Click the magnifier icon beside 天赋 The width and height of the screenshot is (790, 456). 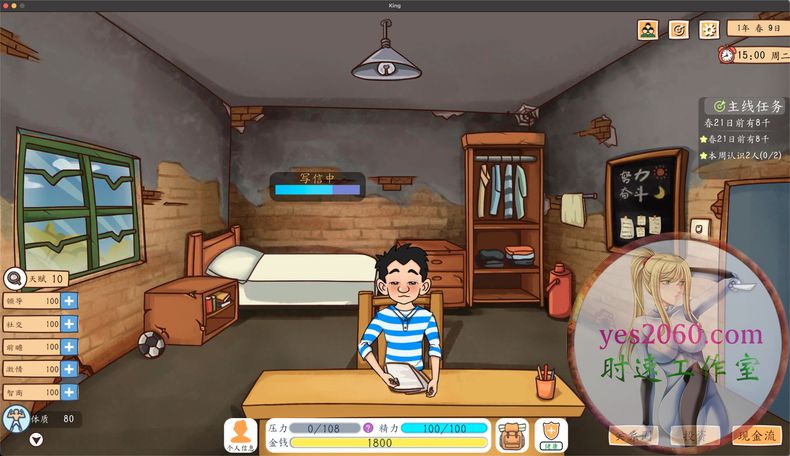tap(14, 279)
